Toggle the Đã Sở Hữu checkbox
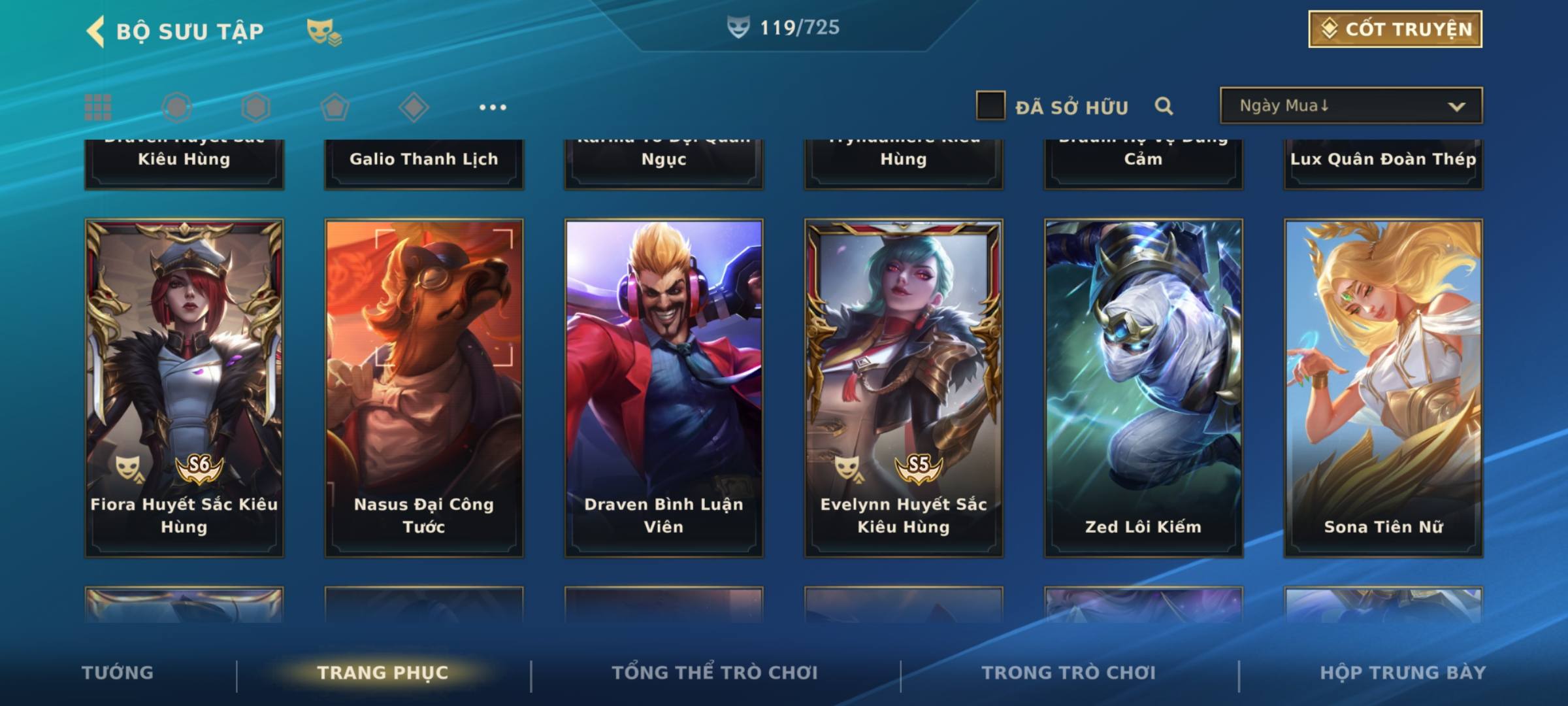The image size is (1568, 706). [x=990, y=106]
